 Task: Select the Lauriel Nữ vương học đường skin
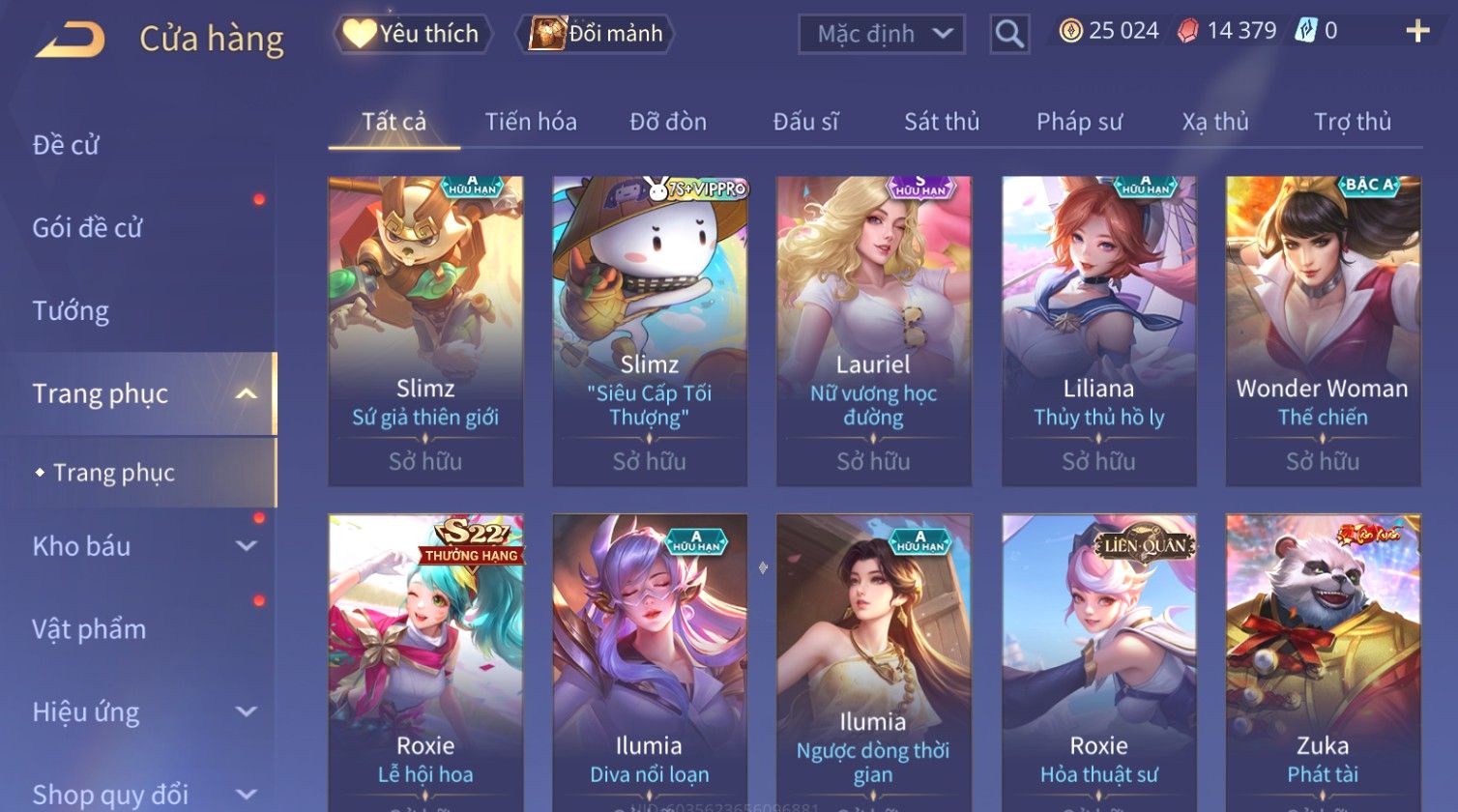click(873, 331)
